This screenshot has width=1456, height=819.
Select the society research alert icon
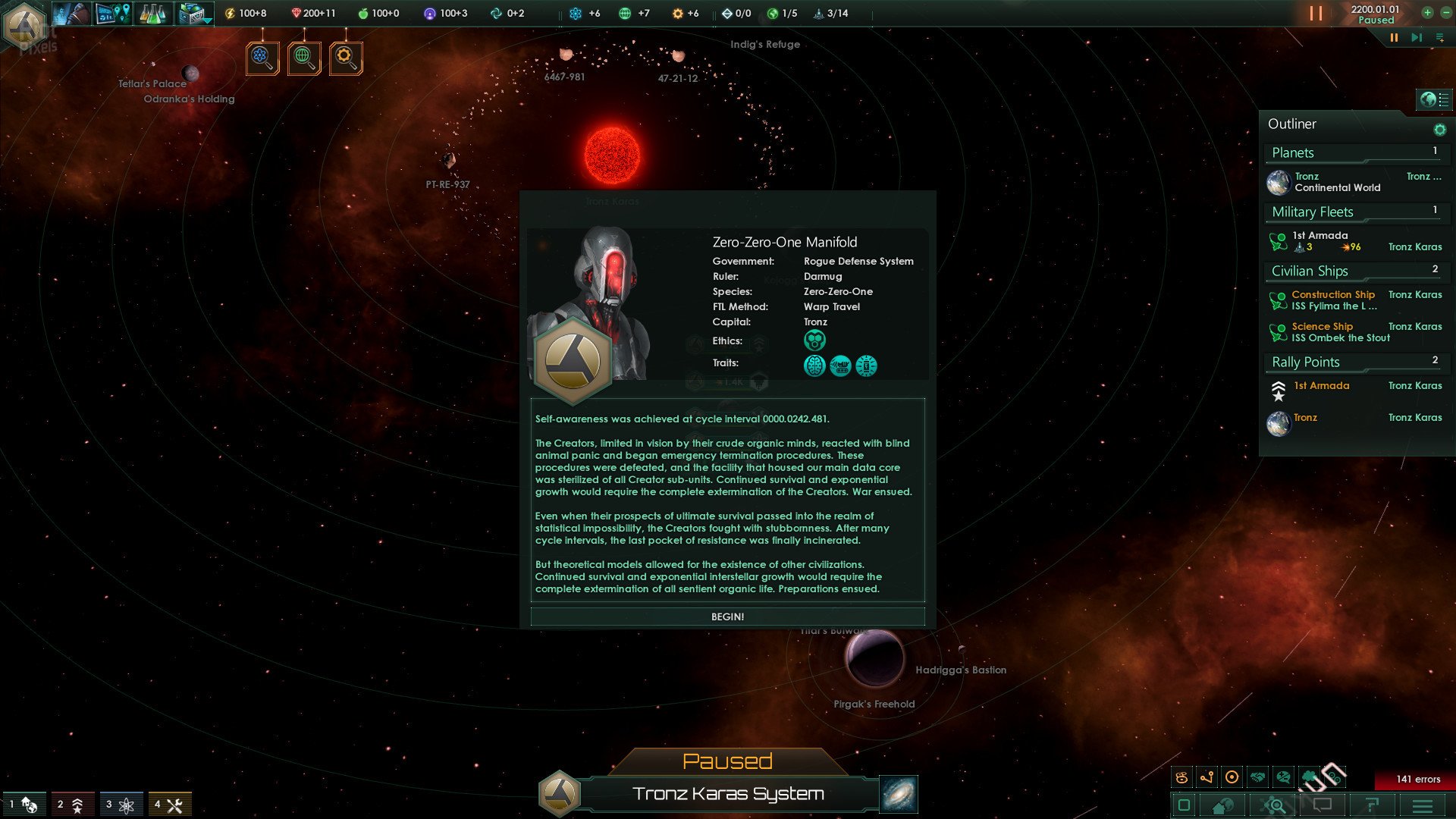(x=304, y=58)
